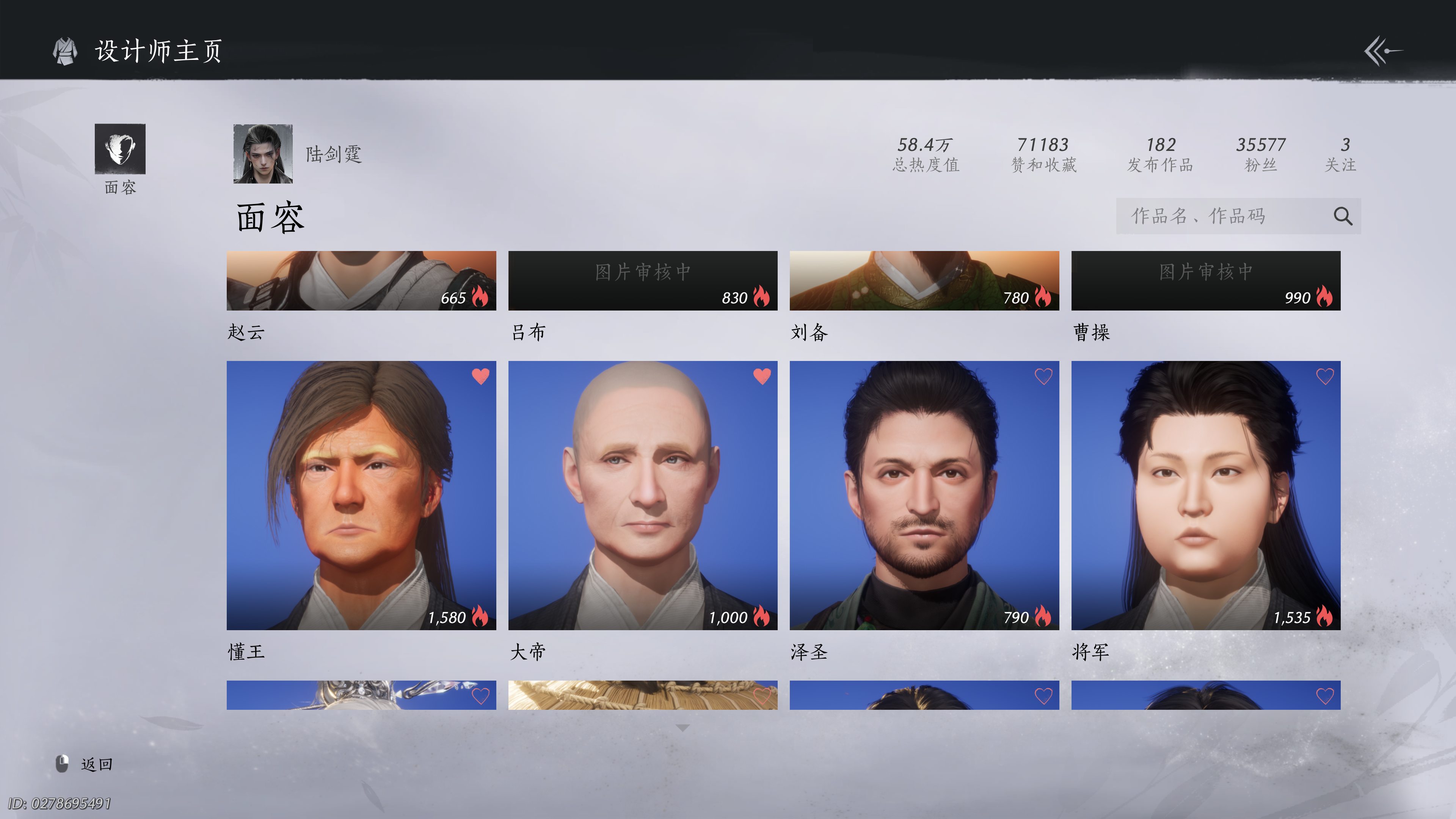Like the 泽圣 preset with heart
1456x819 pixels.
1043,377
